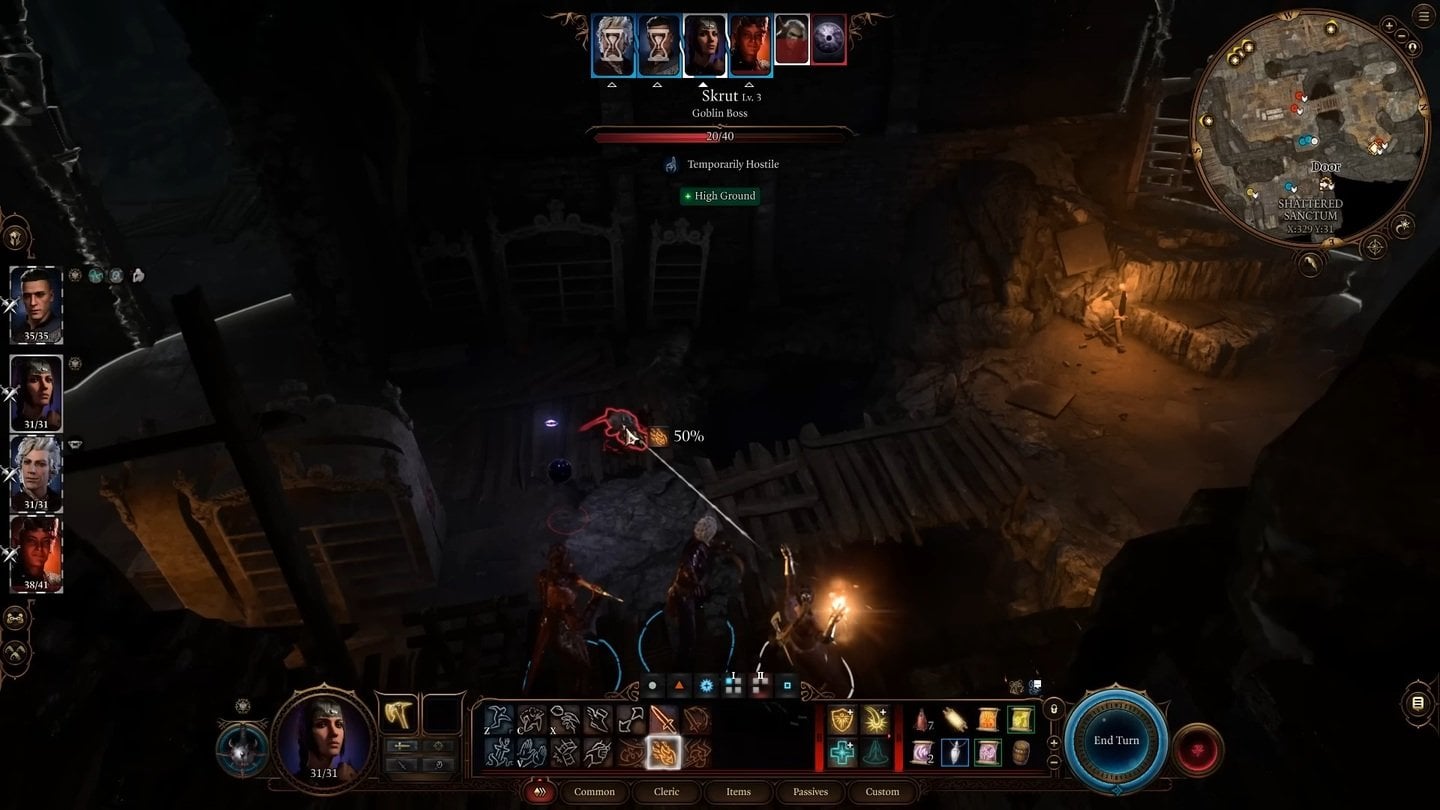Select the teal Healing Word spell icon
Viewport: 1440px width, 810px height.
tap(841, 751)
